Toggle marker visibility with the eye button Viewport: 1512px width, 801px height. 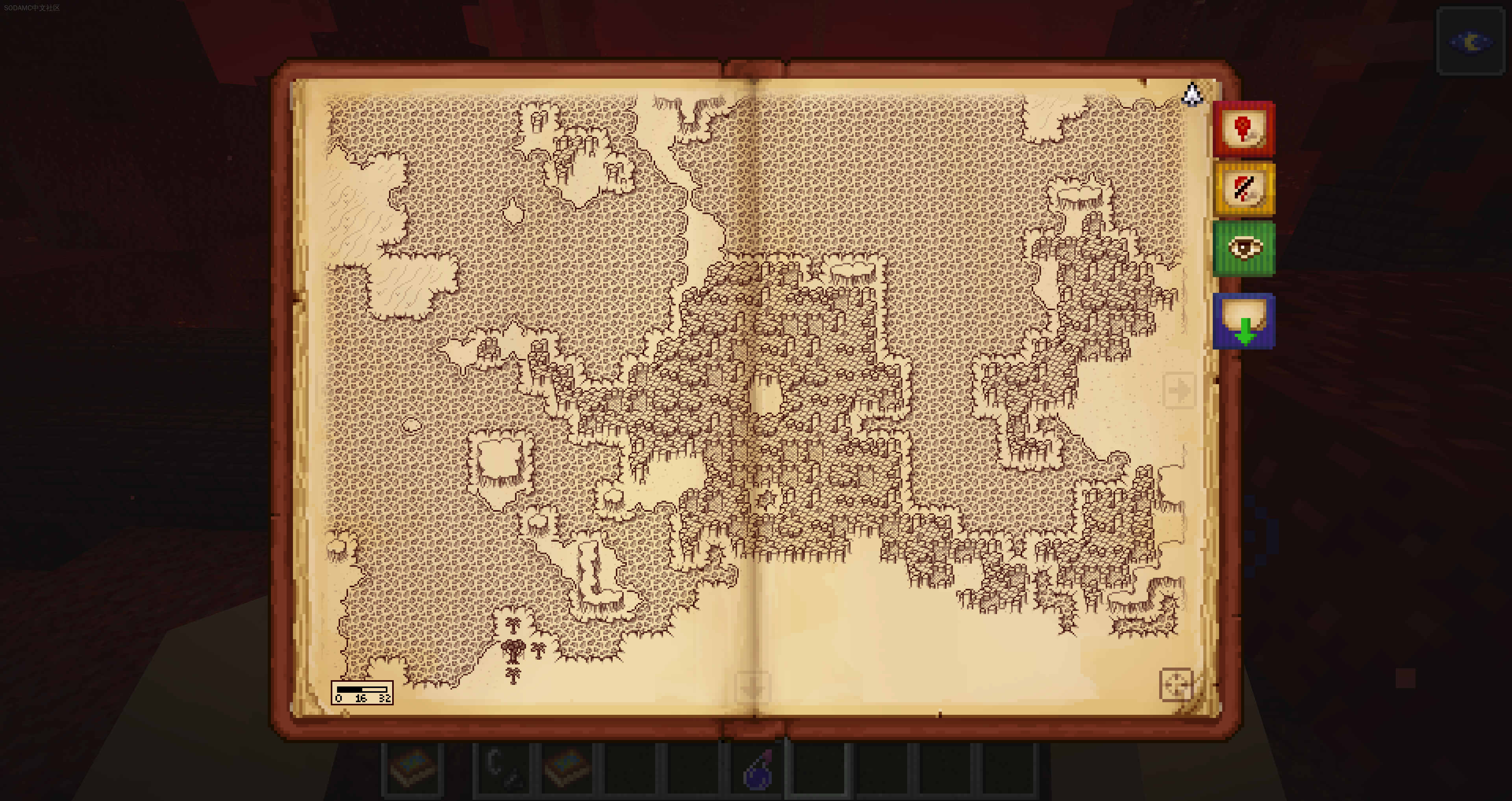pyautogui.click(x=1243, y=249)
